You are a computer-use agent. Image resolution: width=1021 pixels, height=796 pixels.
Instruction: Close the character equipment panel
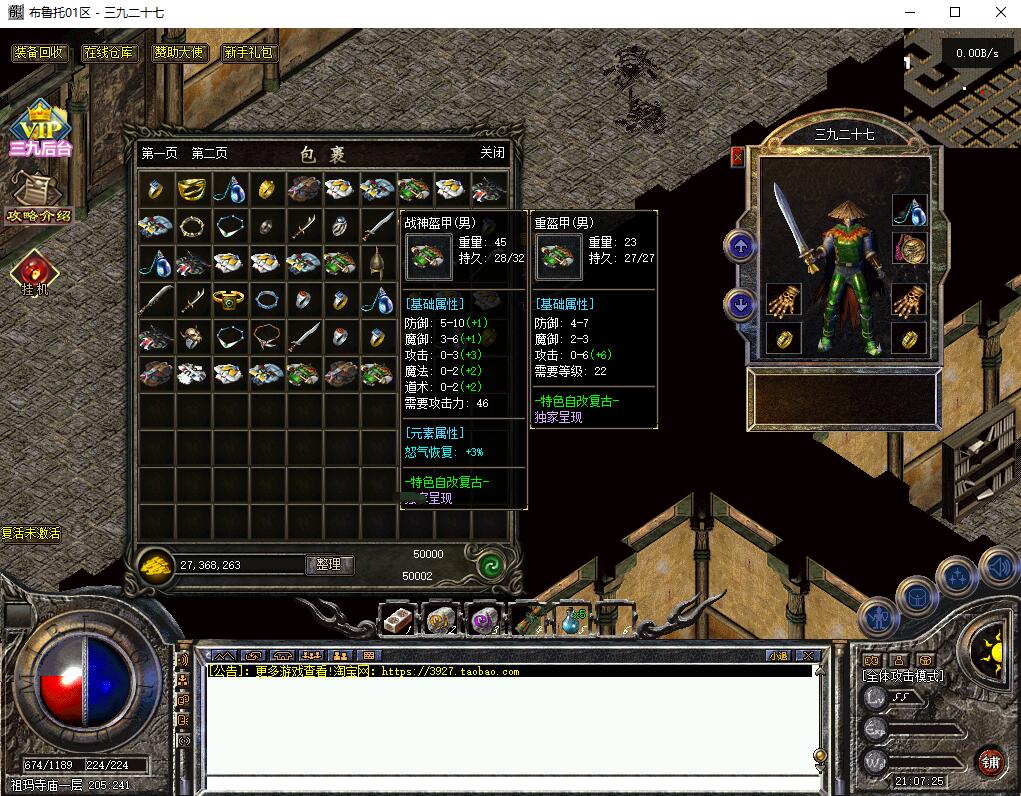tap(738, 157)
